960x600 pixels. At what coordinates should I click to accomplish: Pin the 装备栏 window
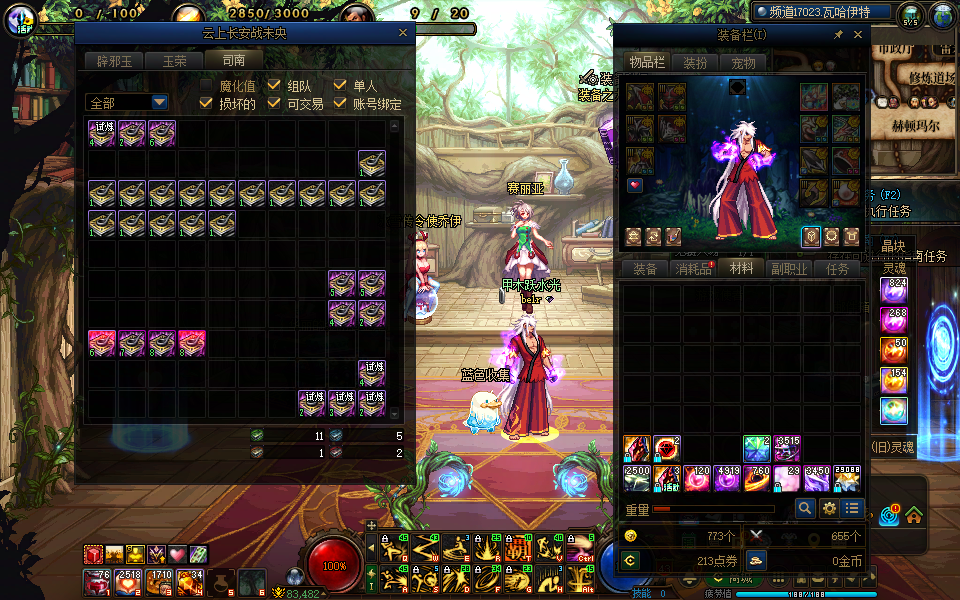pos(838,34)
